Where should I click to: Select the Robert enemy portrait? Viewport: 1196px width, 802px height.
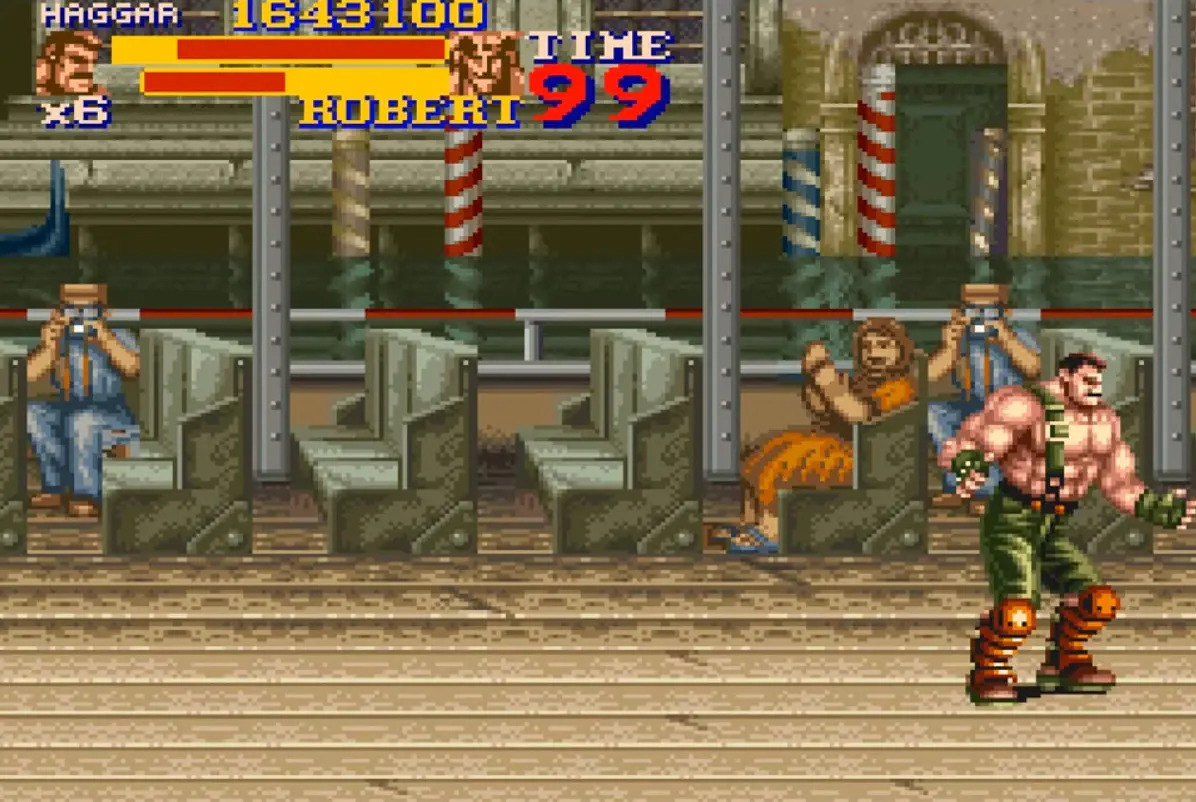tap(487, 64)
